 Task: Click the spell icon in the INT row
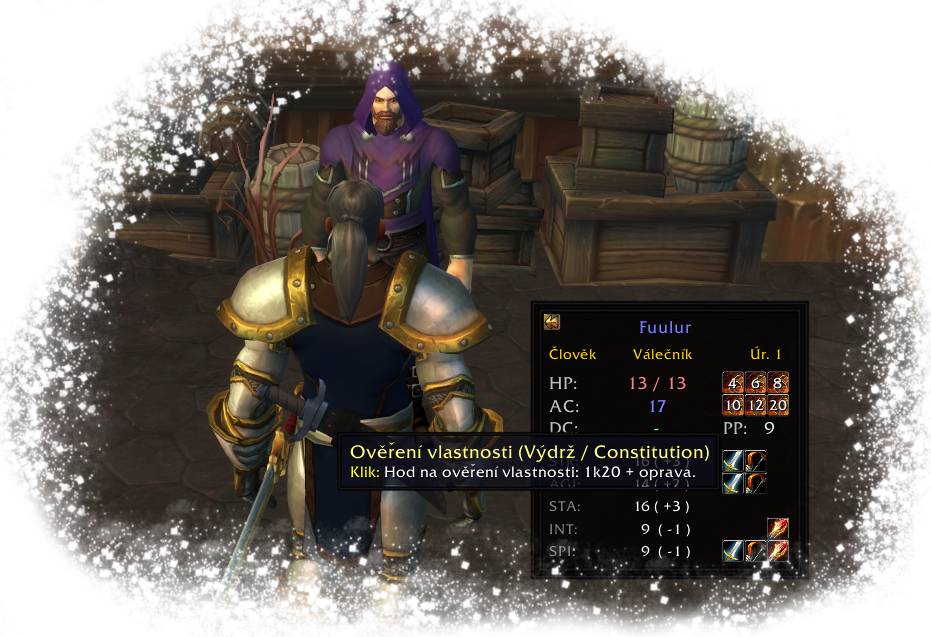tap(778, 528)
